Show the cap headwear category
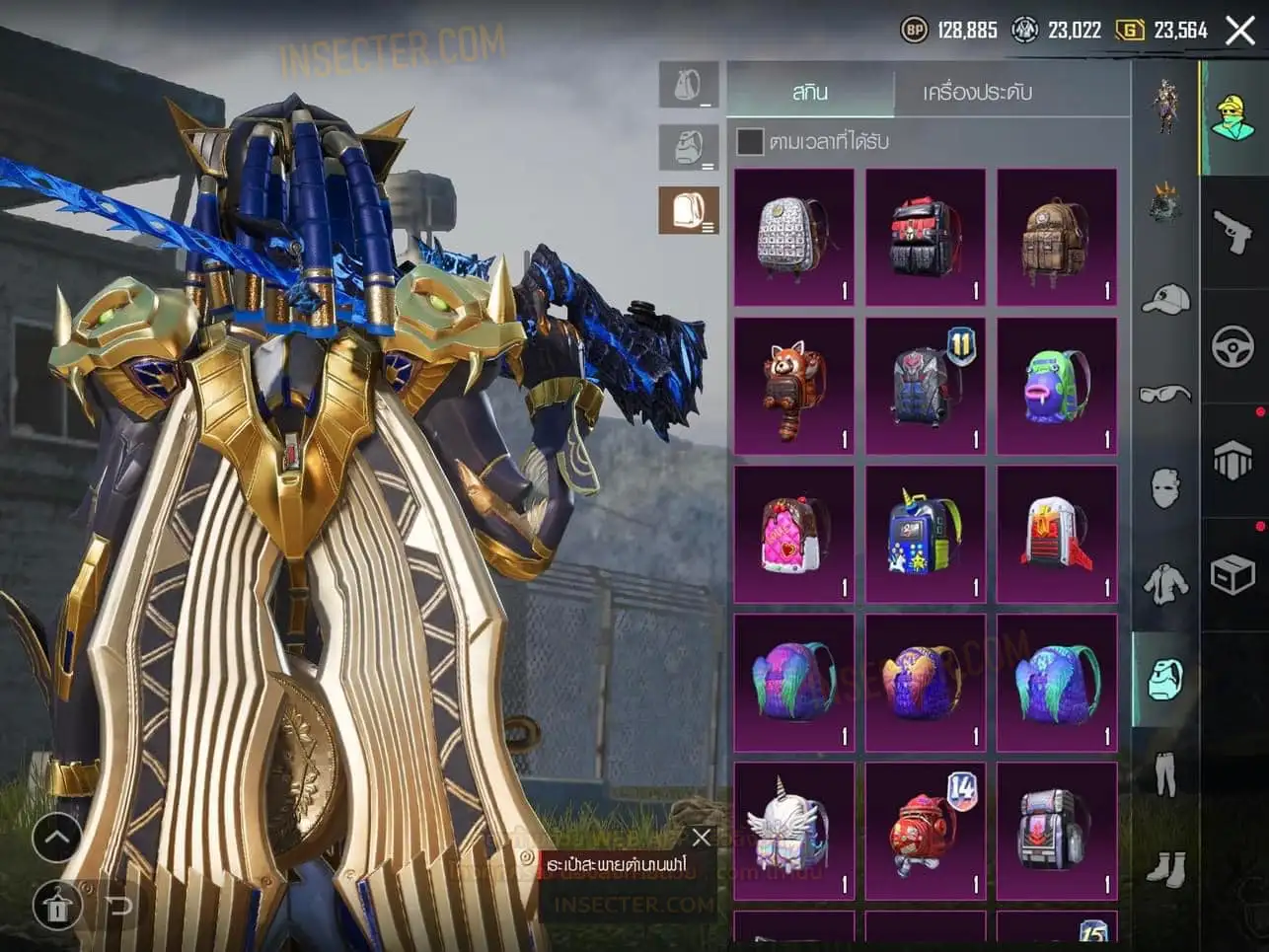The width and height of the screenshot is (1269, 952). coord(1165,299)
